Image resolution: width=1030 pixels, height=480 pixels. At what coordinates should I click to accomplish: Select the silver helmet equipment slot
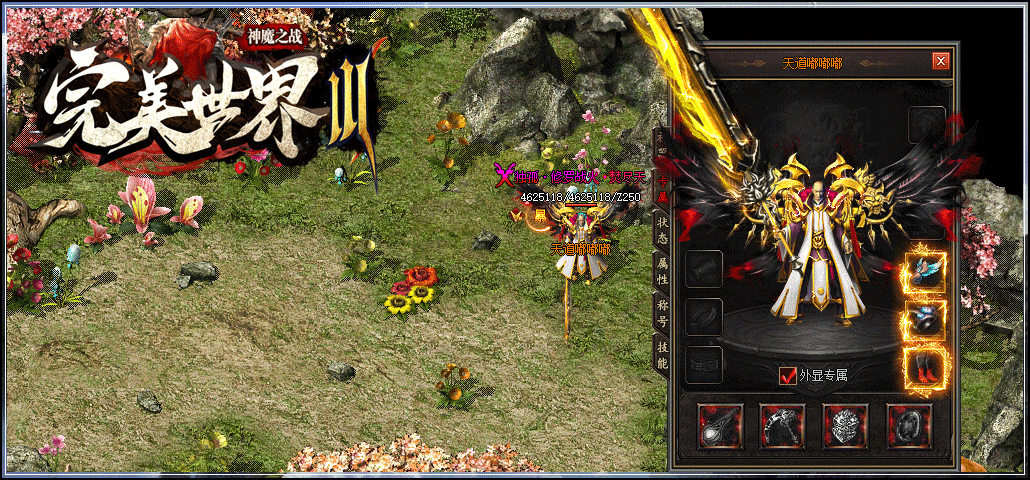click(846, 425)
